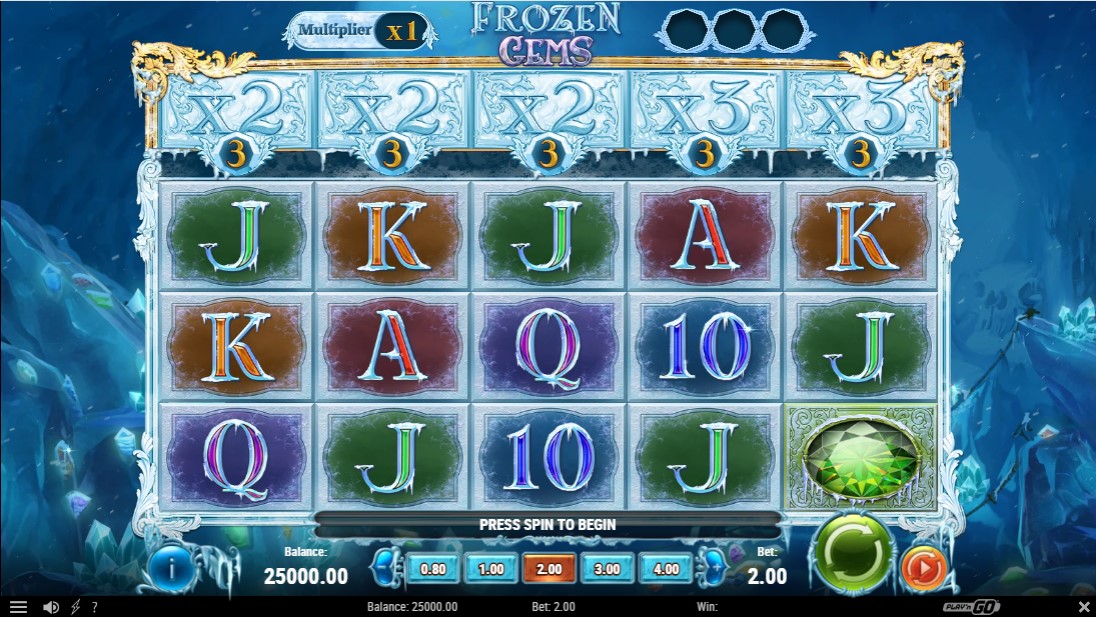Click the left arrow of the bet selector
Viewport: 1096px width, 617px height.
coord(384,569)
